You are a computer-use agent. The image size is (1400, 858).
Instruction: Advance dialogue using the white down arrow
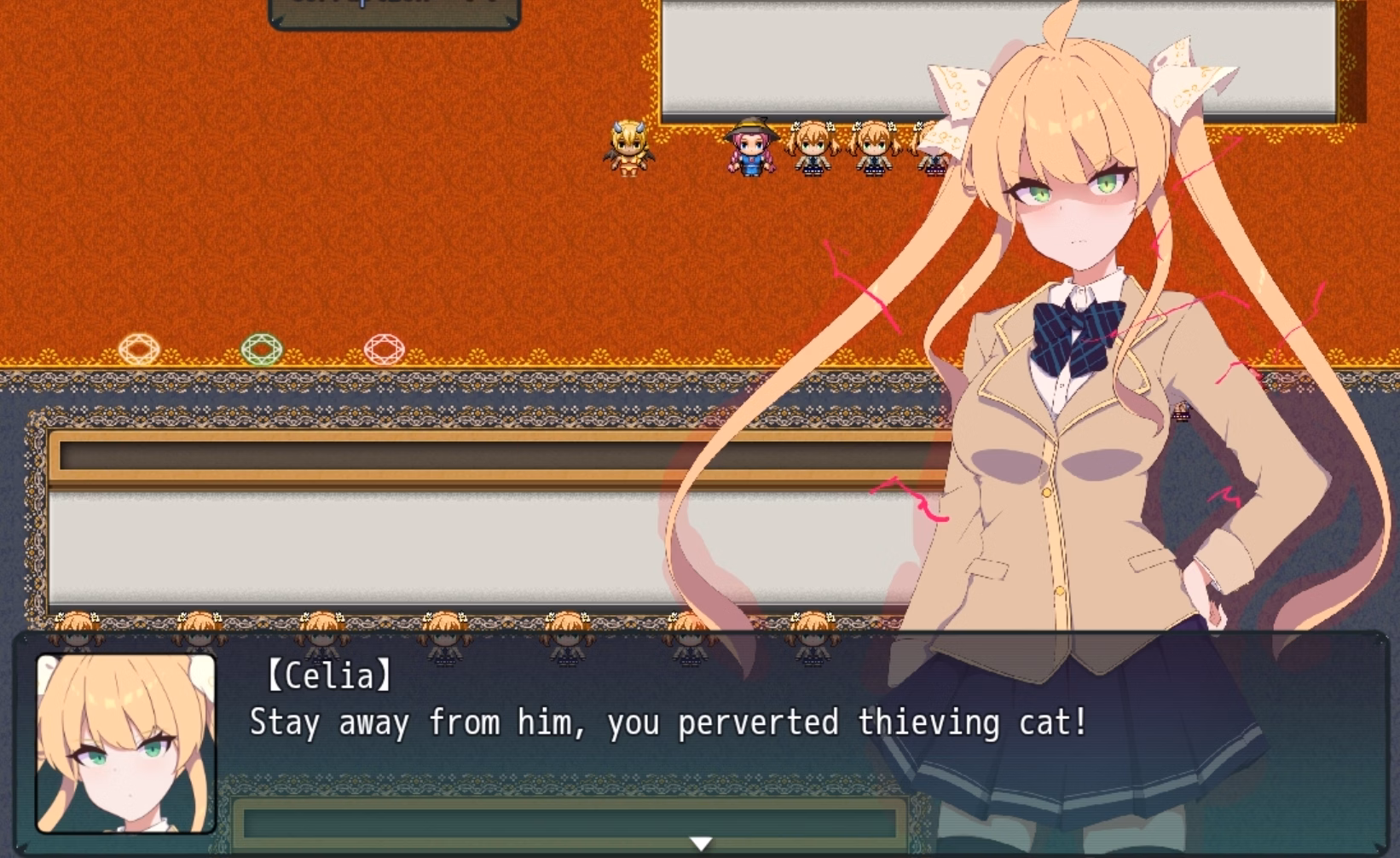[700, 844]
